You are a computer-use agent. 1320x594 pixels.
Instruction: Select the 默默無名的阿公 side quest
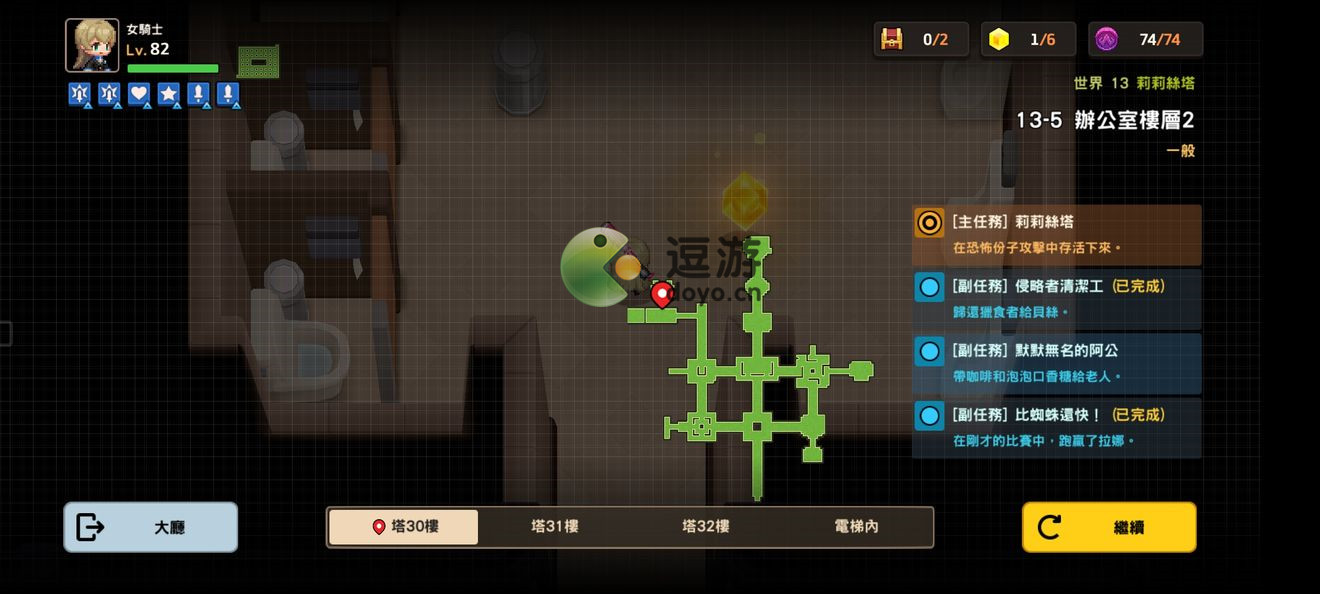tap(1056, 363)
